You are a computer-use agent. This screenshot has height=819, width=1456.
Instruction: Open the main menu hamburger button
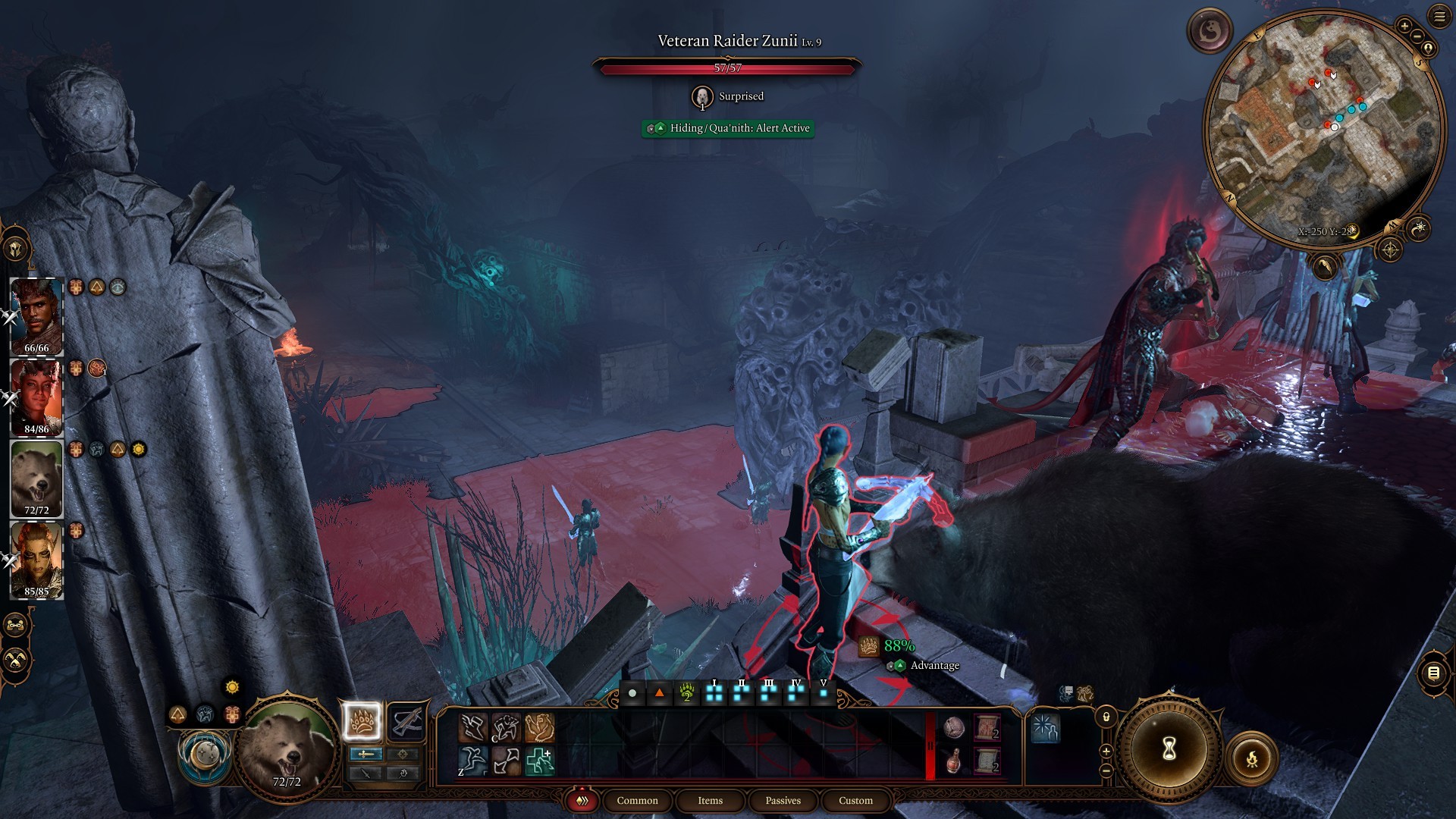(1439, 17)
